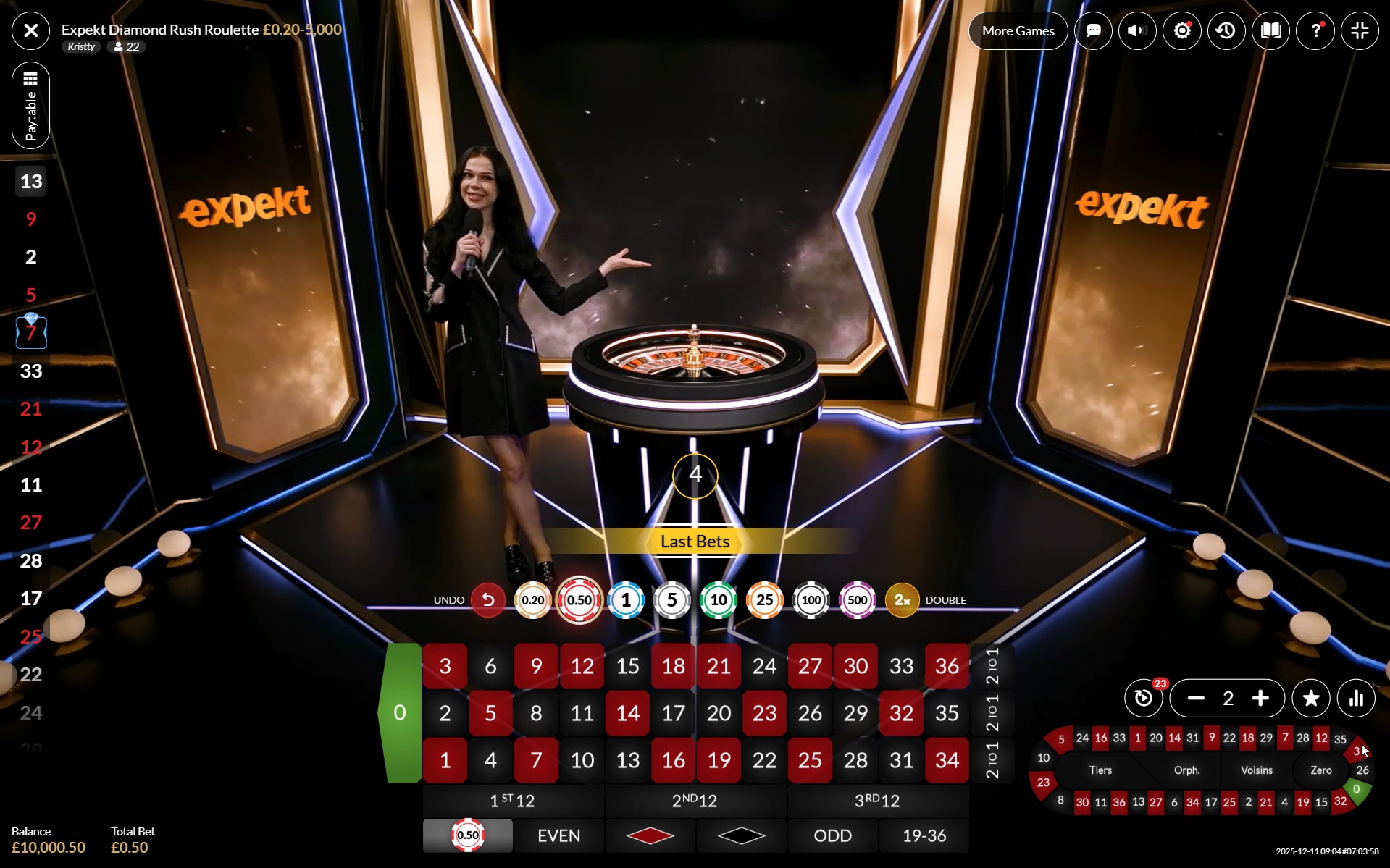The height and width of the screenshot is (868, 1390).
Task: Bet on green zero
Action: 400,713
